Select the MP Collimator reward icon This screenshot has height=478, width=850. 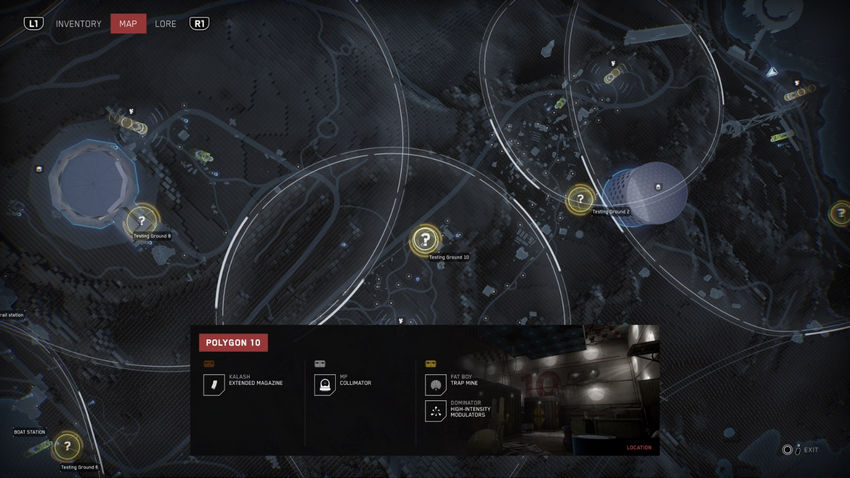coord(324,385)
